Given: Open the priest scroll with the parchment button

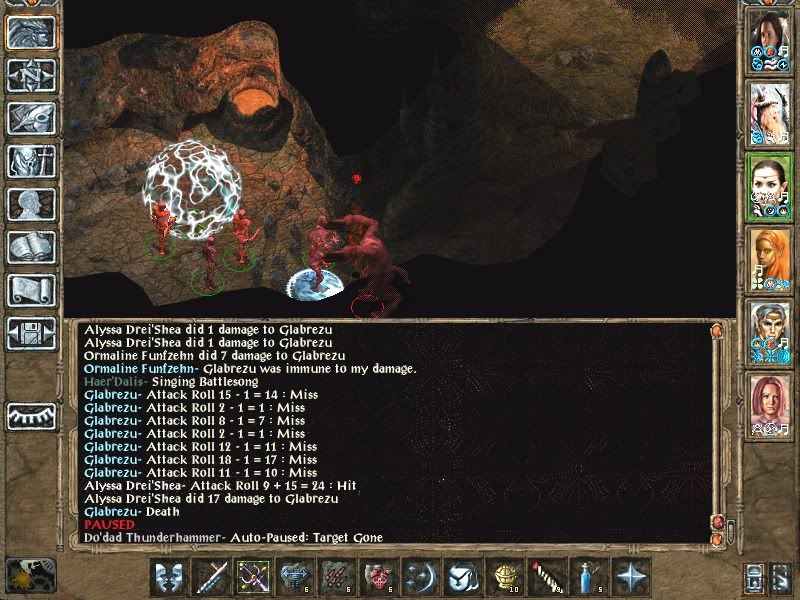Looking at the screenshot, I should tap(31, 290).
